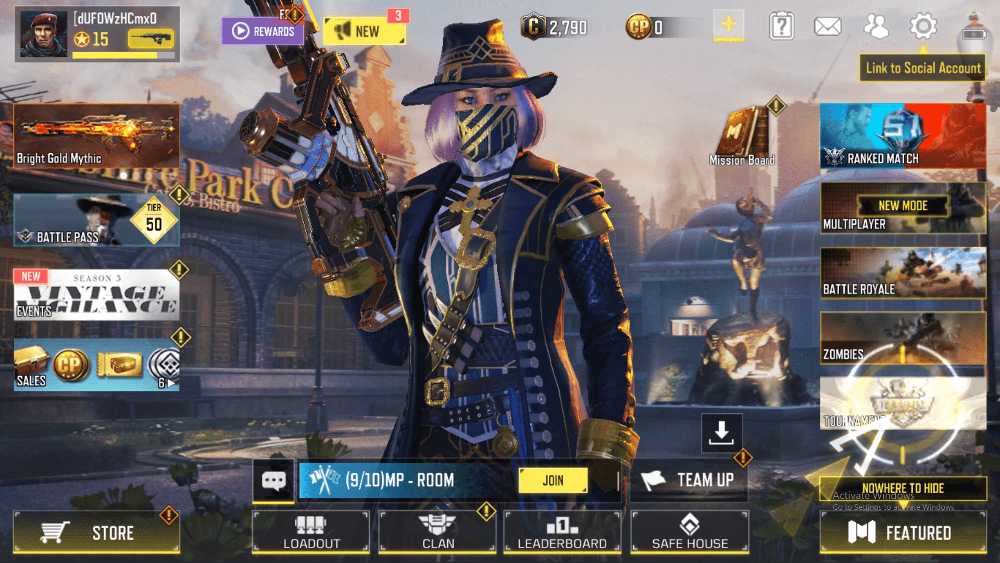Open the Battle Pass tier banner

tap(96, 220)
